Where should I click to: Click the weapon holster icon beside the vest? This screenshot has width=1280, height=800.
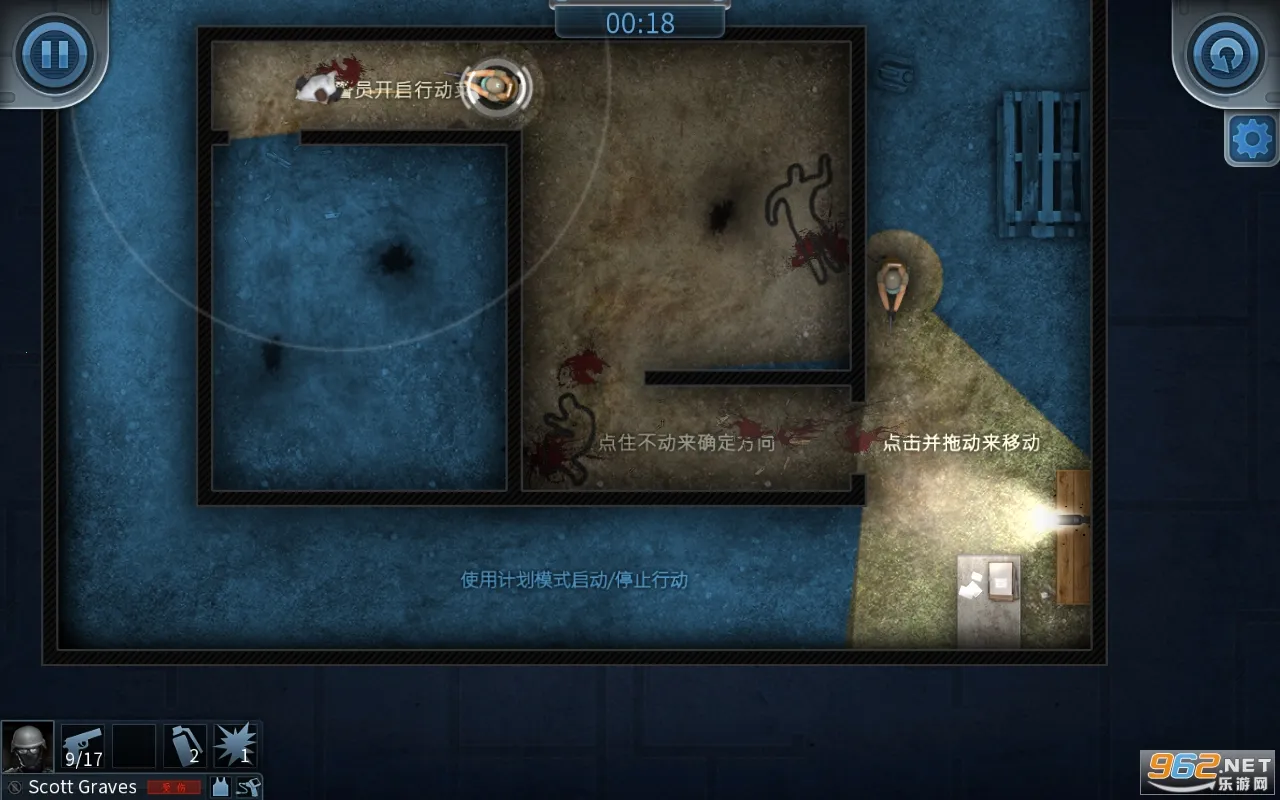pyautogui.click(x=250, y=787)
